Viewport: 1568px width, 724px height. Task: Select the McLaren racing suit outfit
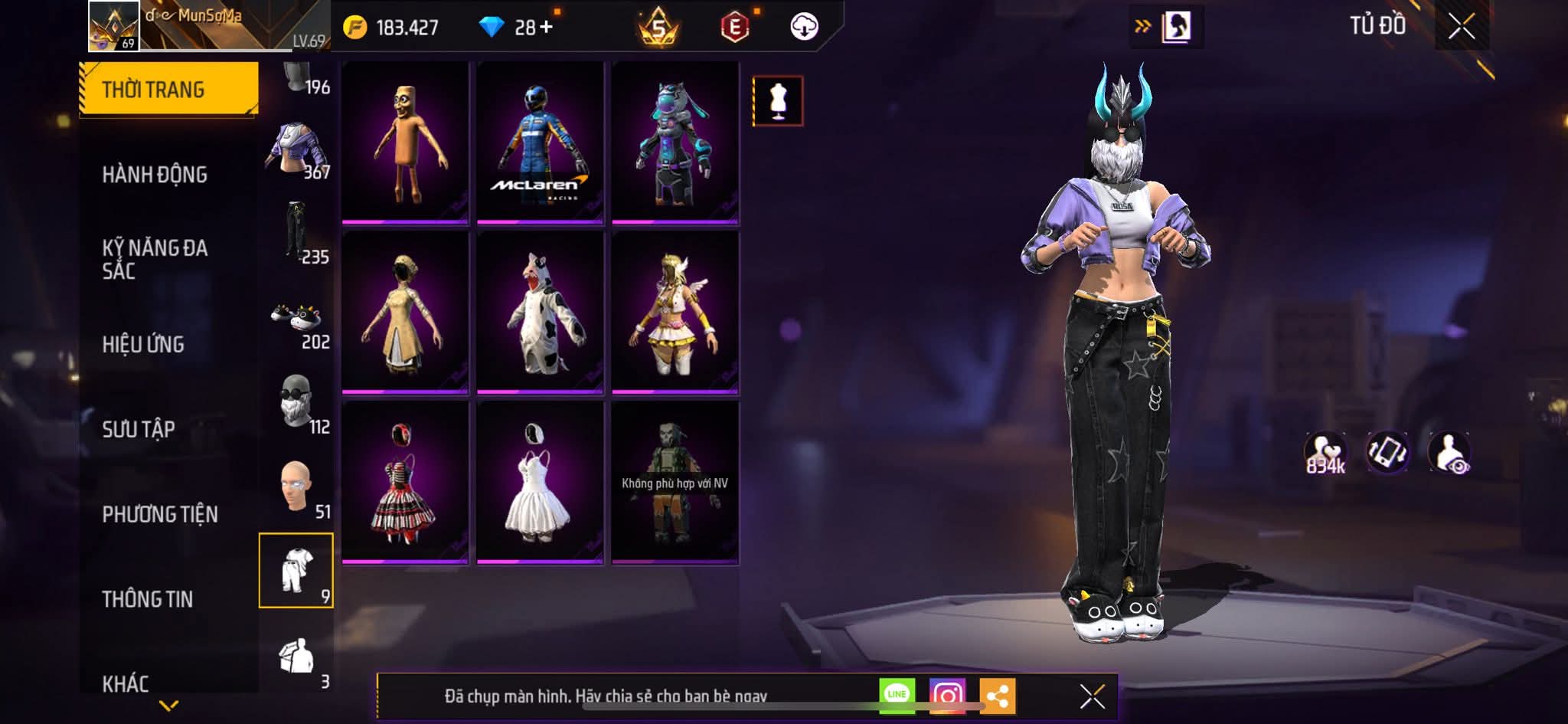point(540,143)
